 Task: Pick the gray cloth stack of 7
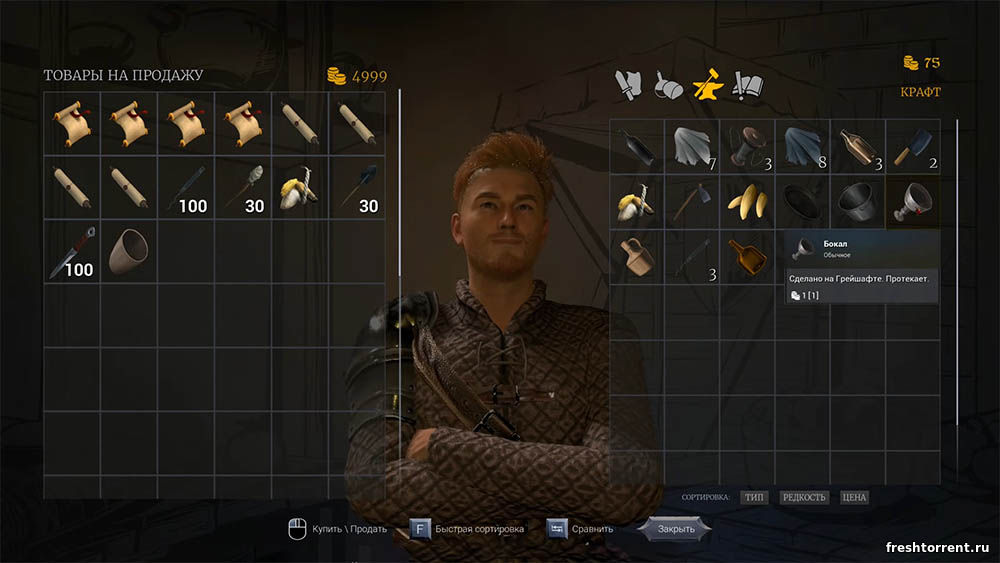click(692, 147)
